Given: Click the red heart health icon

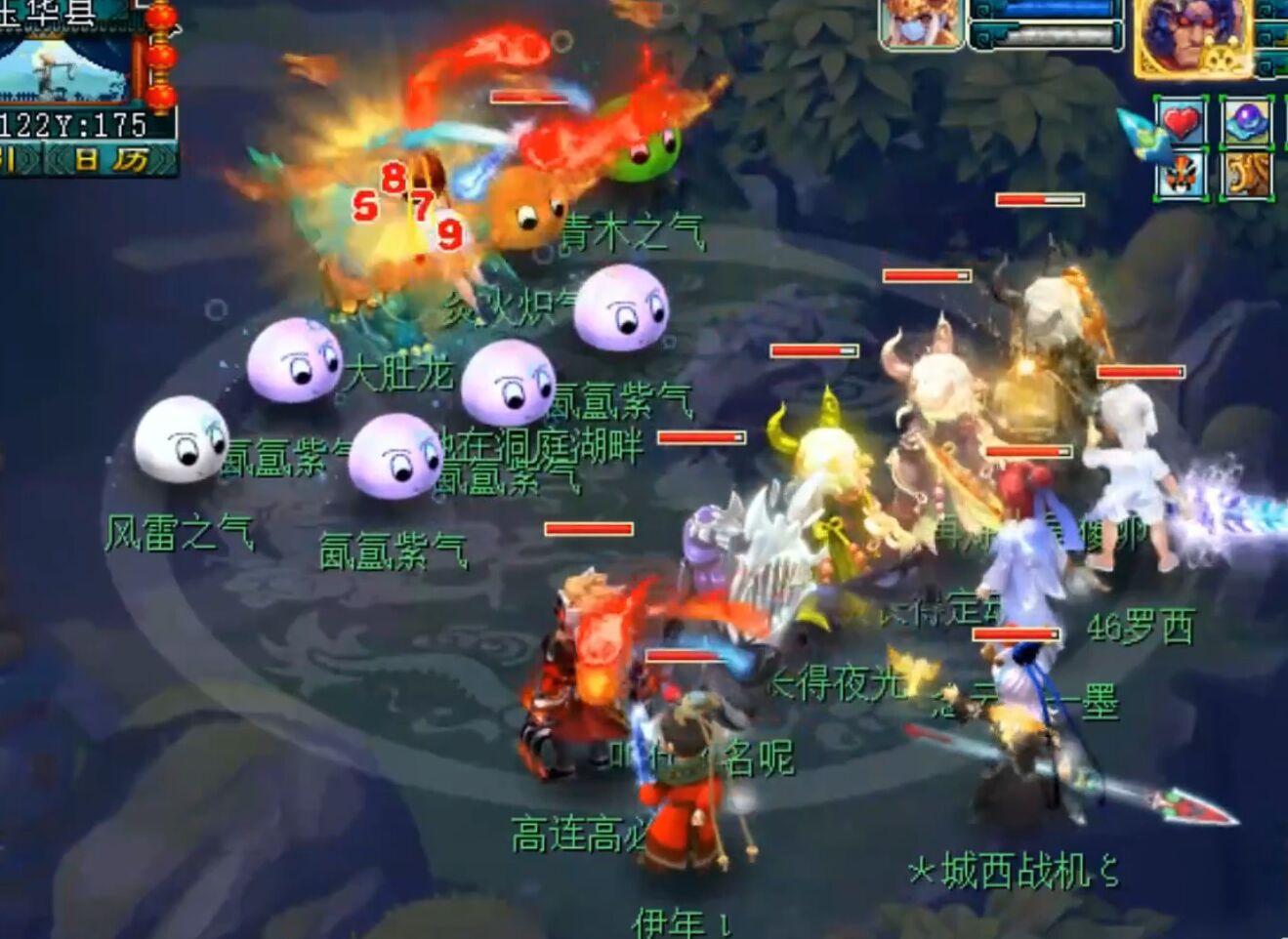Looking at the screenshot, I should [1181, 124].
